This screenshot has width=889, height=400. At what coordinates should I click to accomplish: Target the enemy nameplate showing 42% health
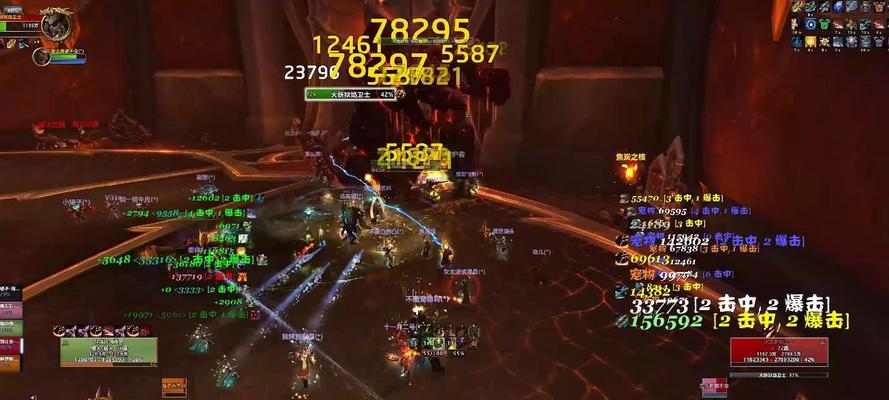tap(351, 93)
